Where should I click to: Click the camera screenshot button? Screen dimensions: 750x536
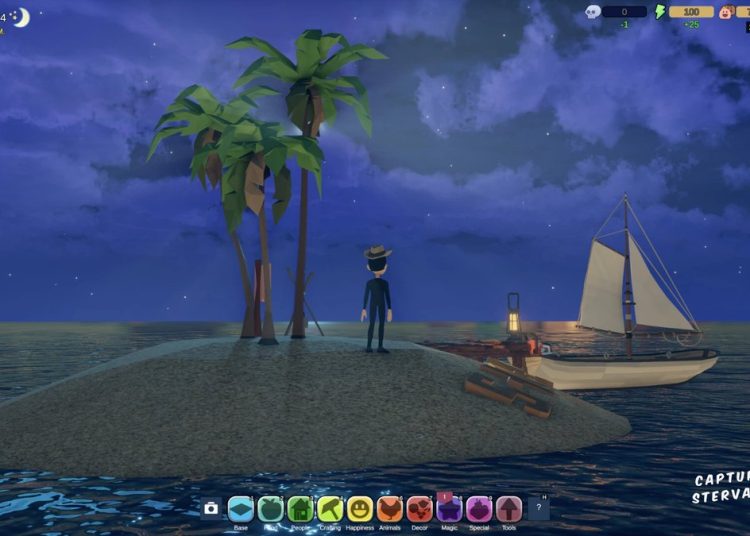click(211, 508)
